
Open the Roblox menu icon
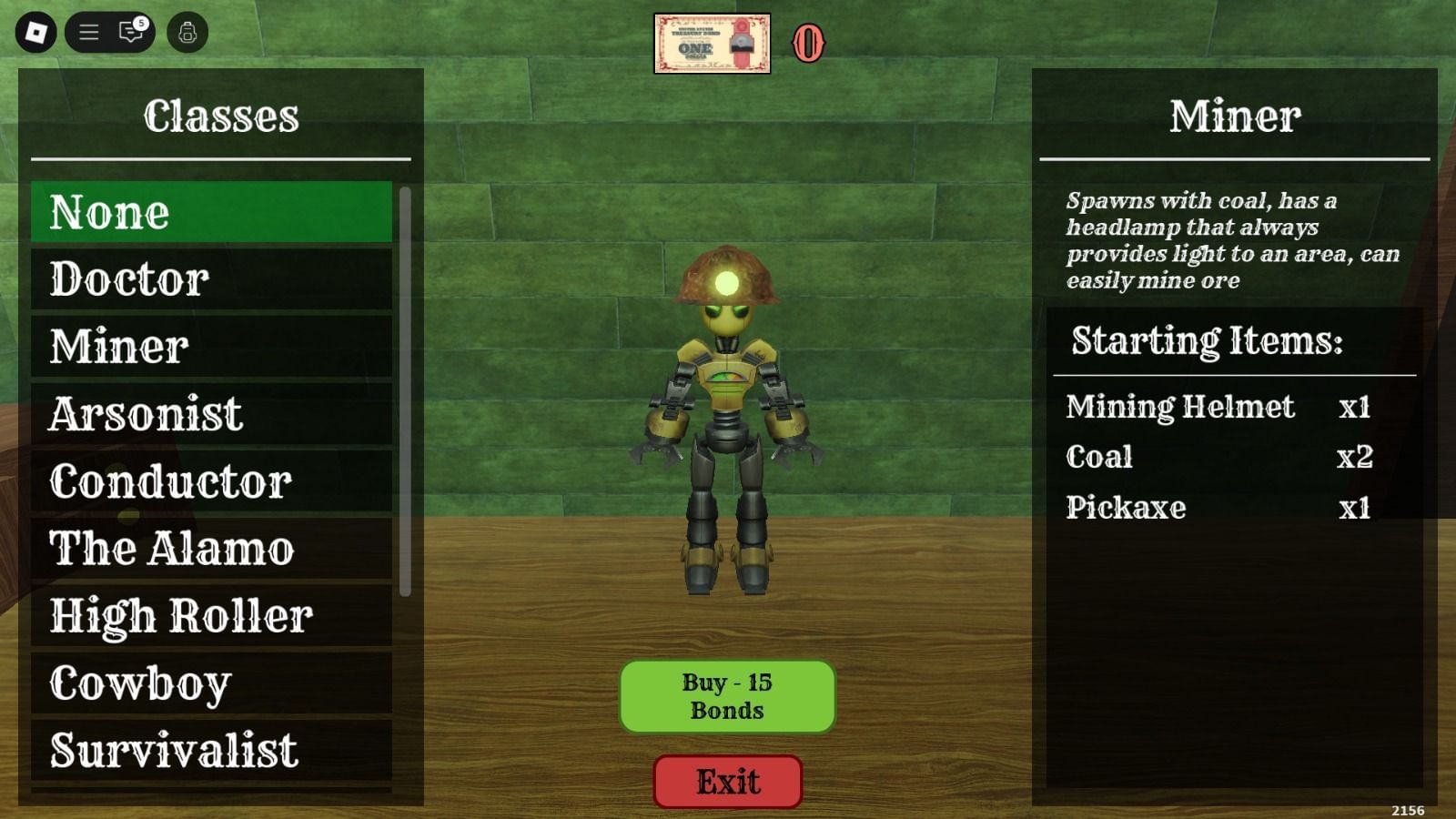(x=36, y=32)
